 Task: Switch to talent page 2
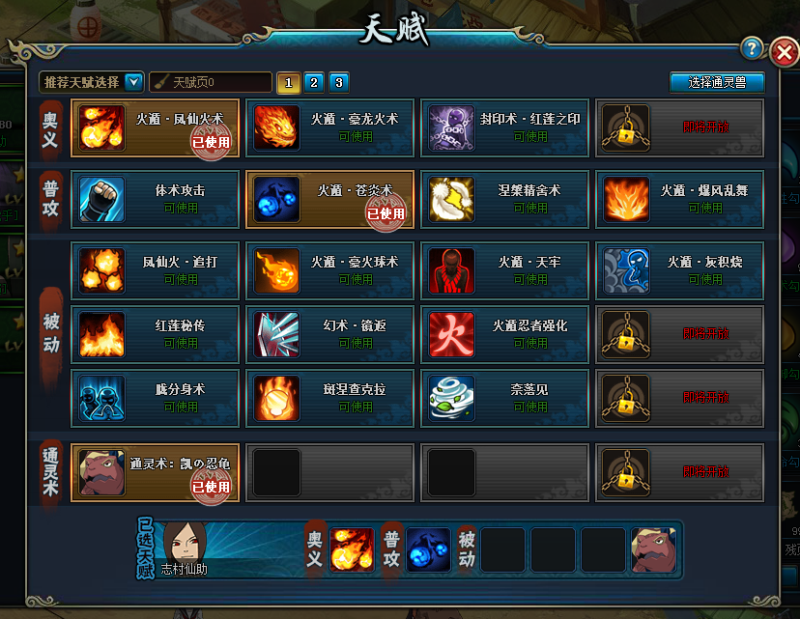coord(313,82)
